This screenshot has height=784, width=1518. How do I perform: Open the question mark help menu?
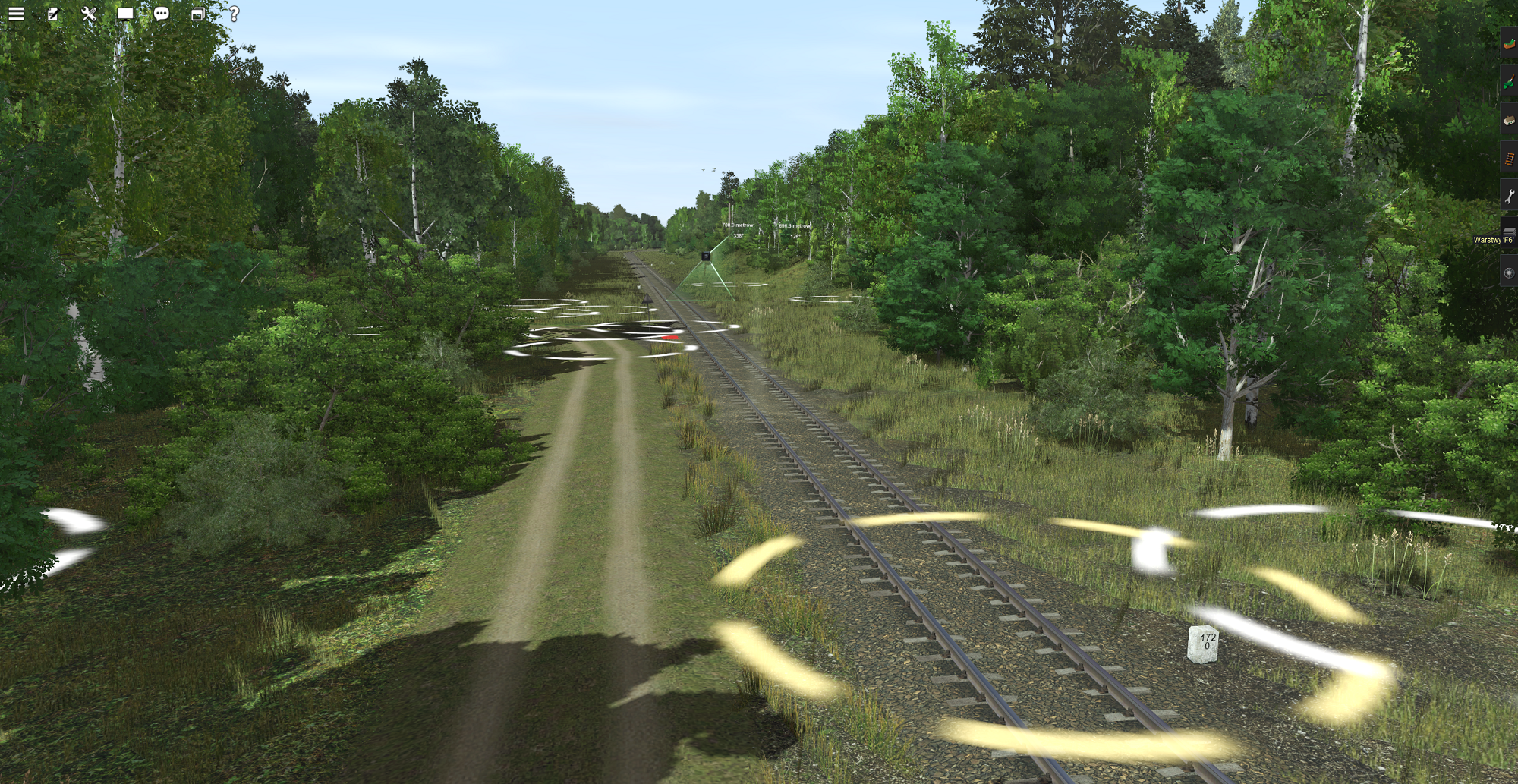click(234, 14)
